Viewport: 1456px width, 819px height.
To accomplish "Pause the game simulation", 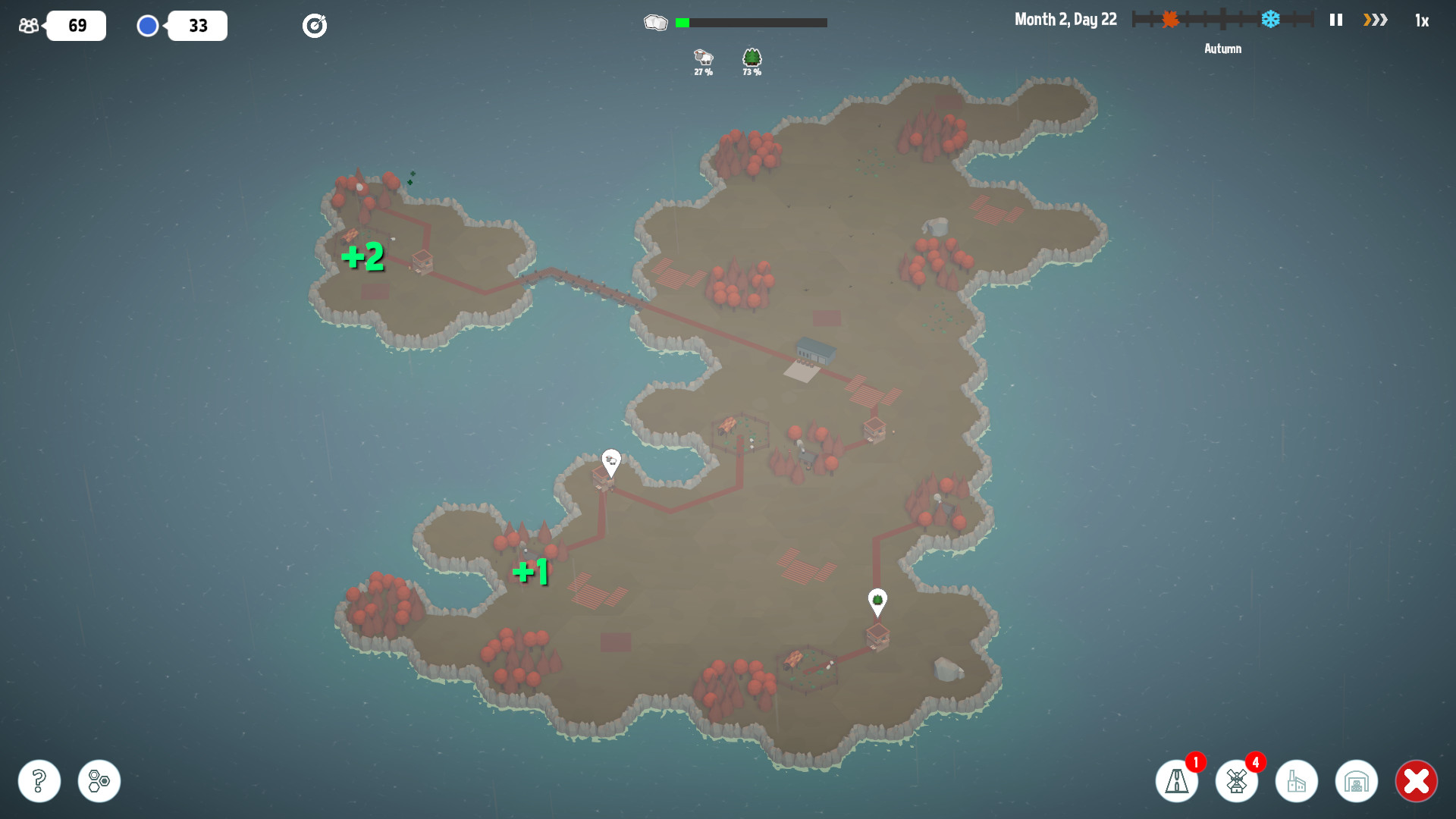I will [x=1335, y=20].
